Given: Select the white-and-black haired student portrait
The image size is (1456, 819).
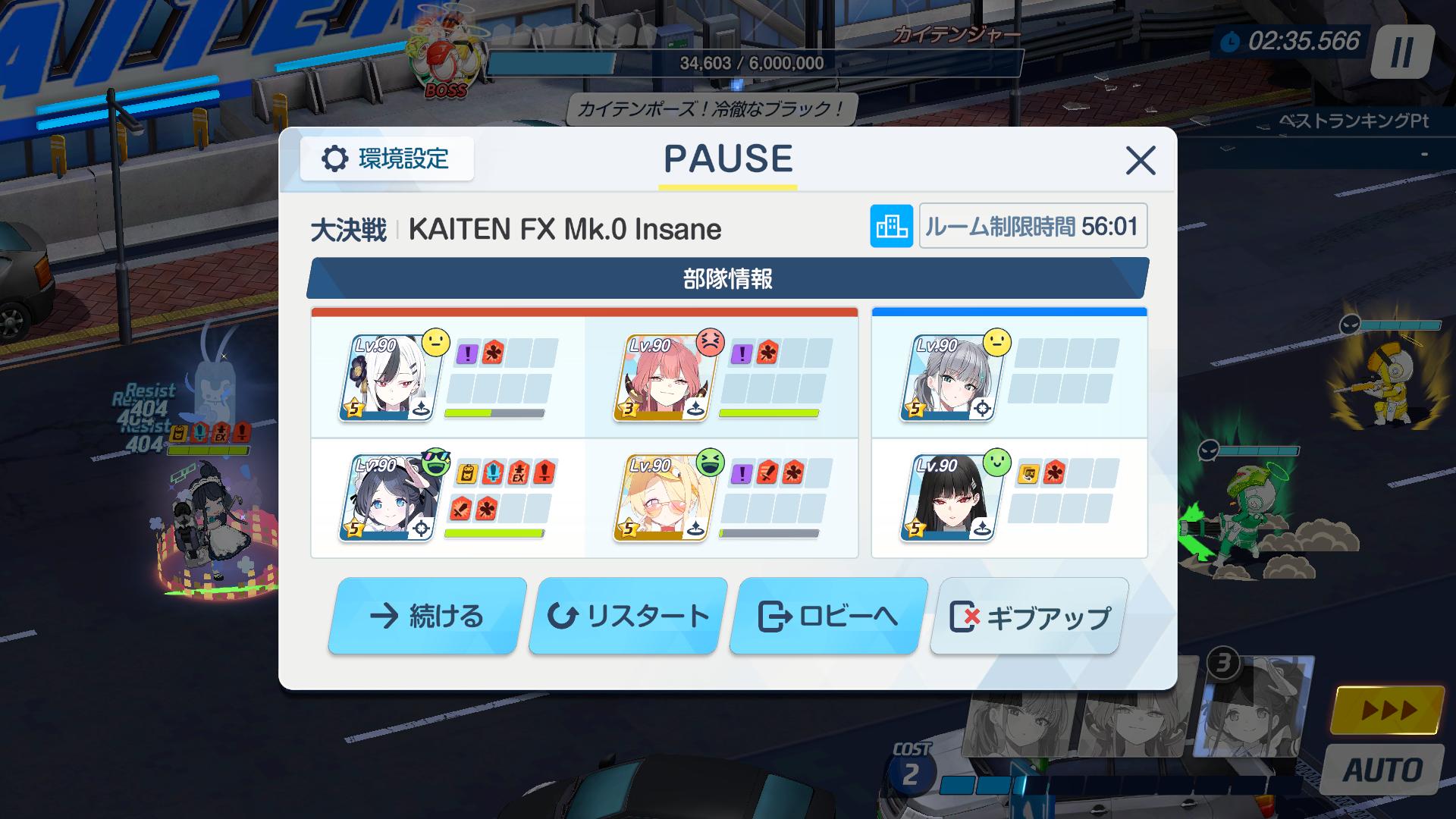Looking at the screenshot, I should pyautogui.click(x=387, y=378).
